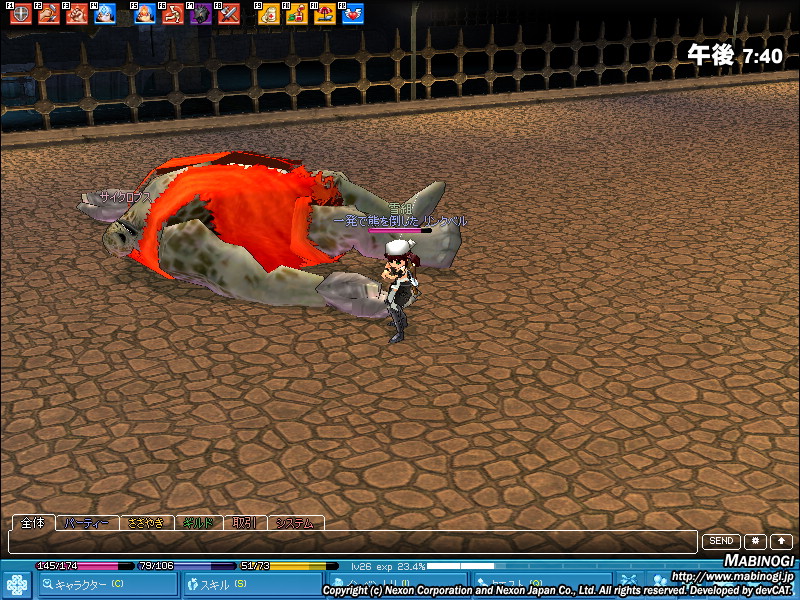This screenshot has height=600, width=800.
Task: Click the chat text input box
Action: [350, 541]
